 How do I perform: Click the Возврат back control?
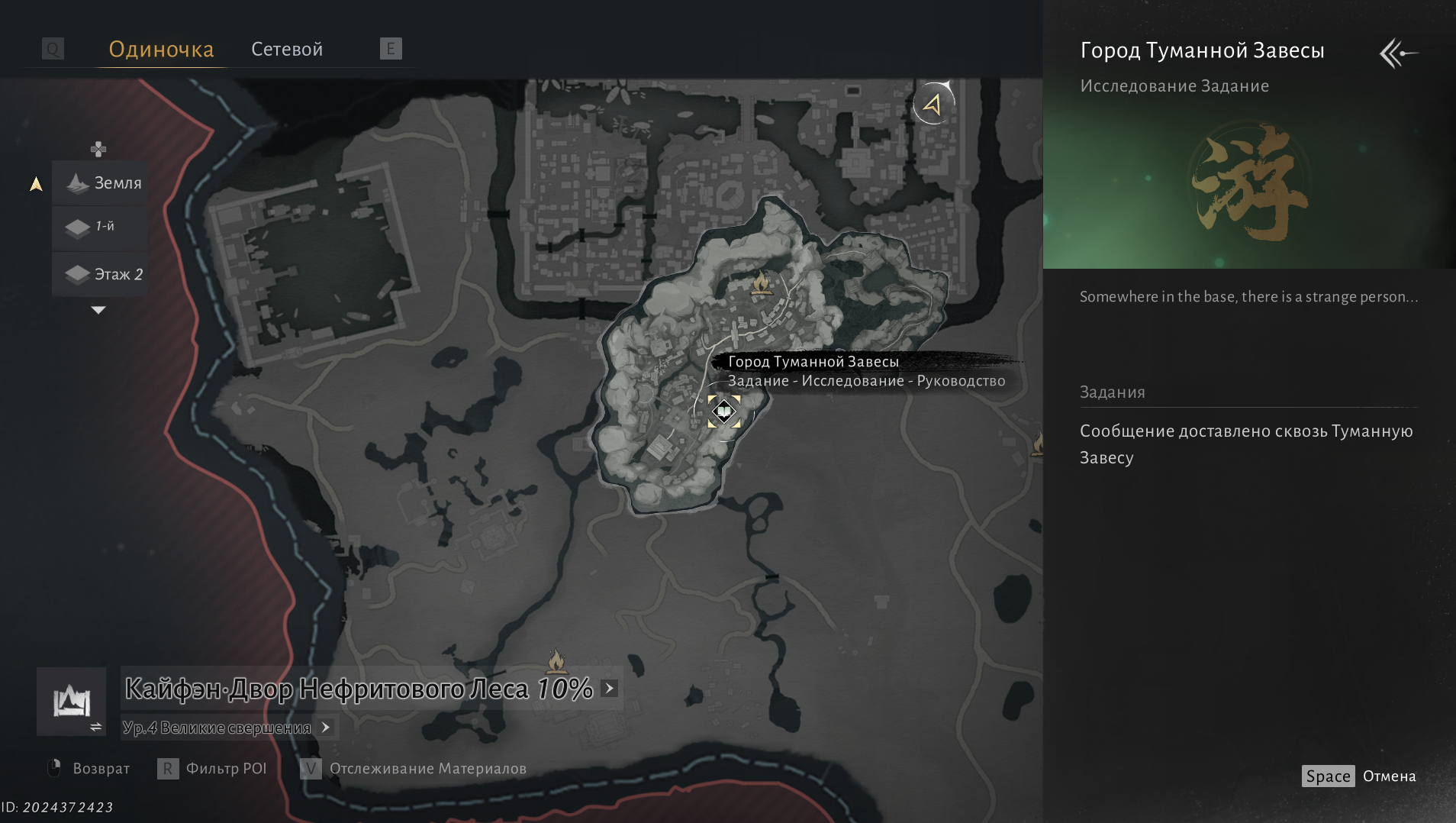[x=89, y=769]
